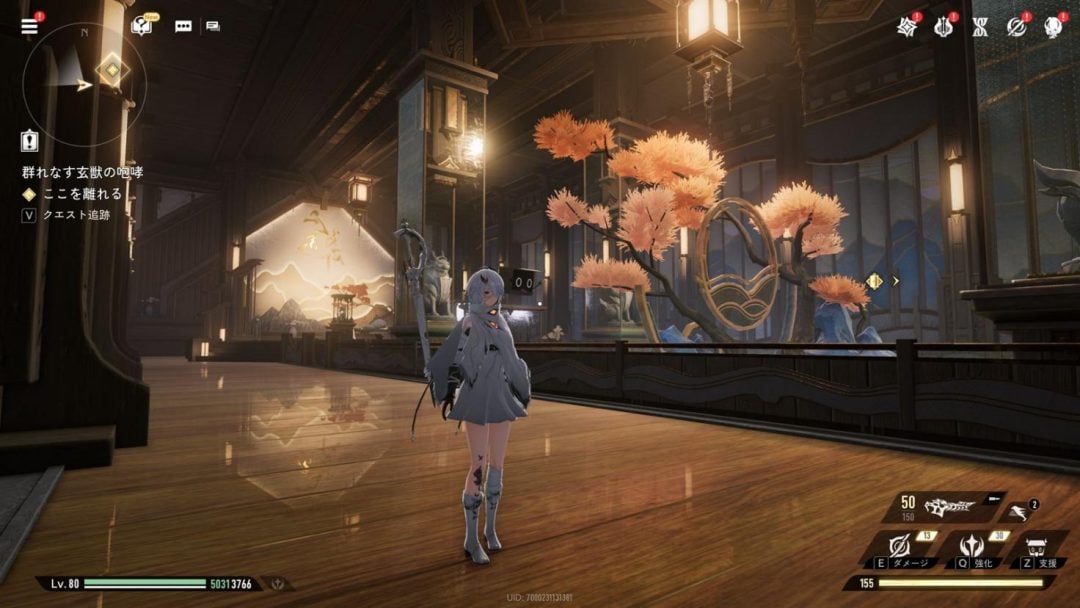Activate the ダメージ damage skill icon
This screenshot has width=1080, height=608.
pyautogui.click(x=899, y=547)
